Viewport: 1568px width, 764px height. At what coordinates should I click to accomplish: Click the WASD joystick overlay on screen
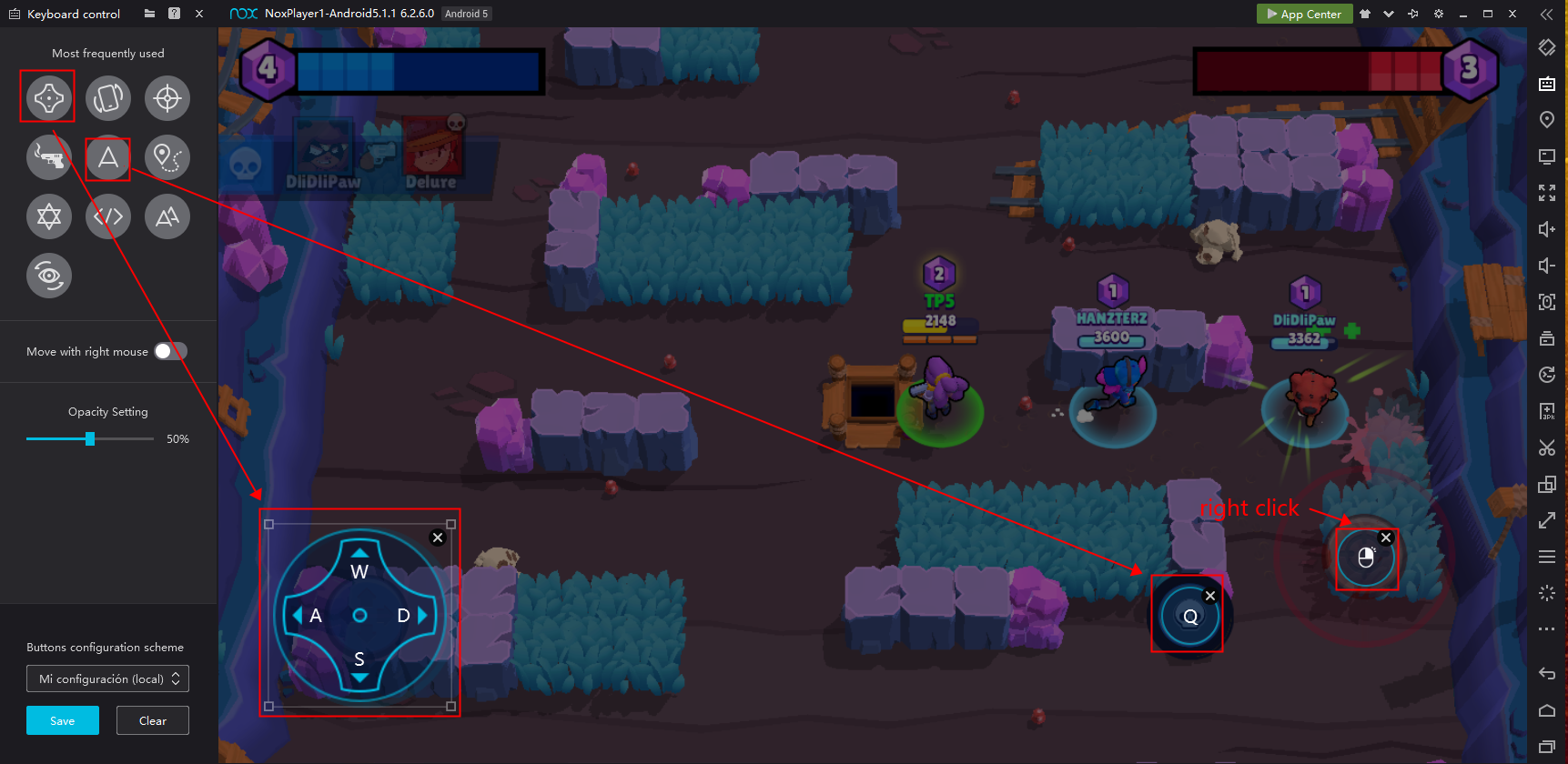[x=359, y=615]
